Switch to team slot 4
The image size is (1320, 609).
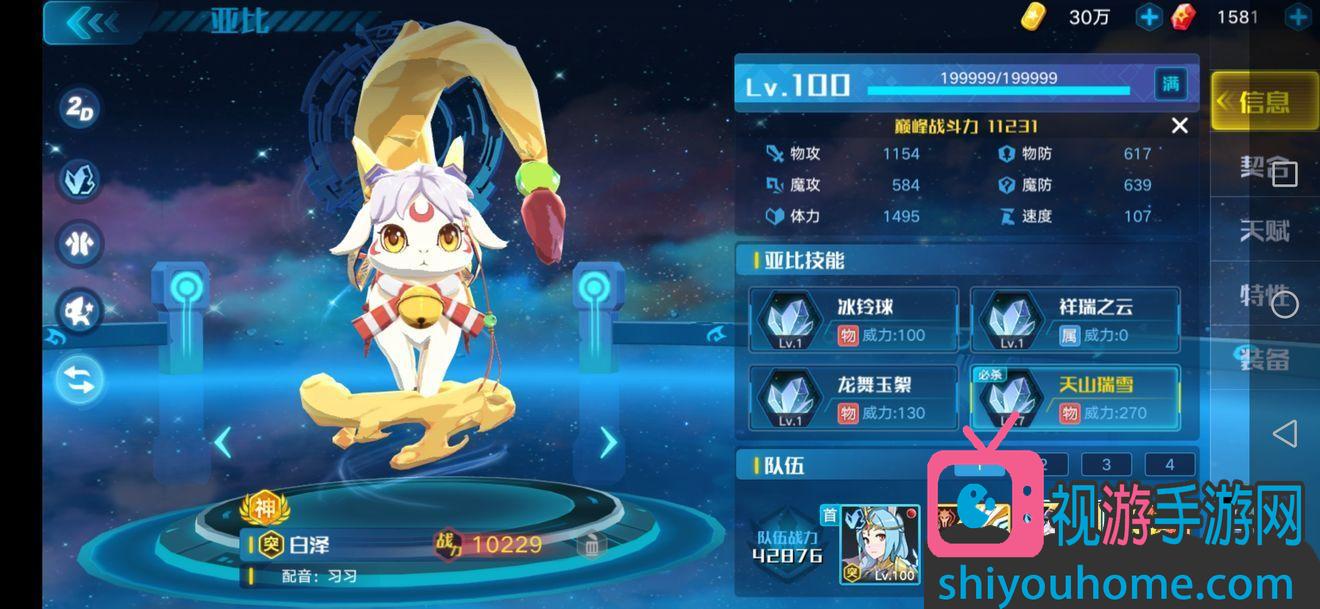(1169, 464)
